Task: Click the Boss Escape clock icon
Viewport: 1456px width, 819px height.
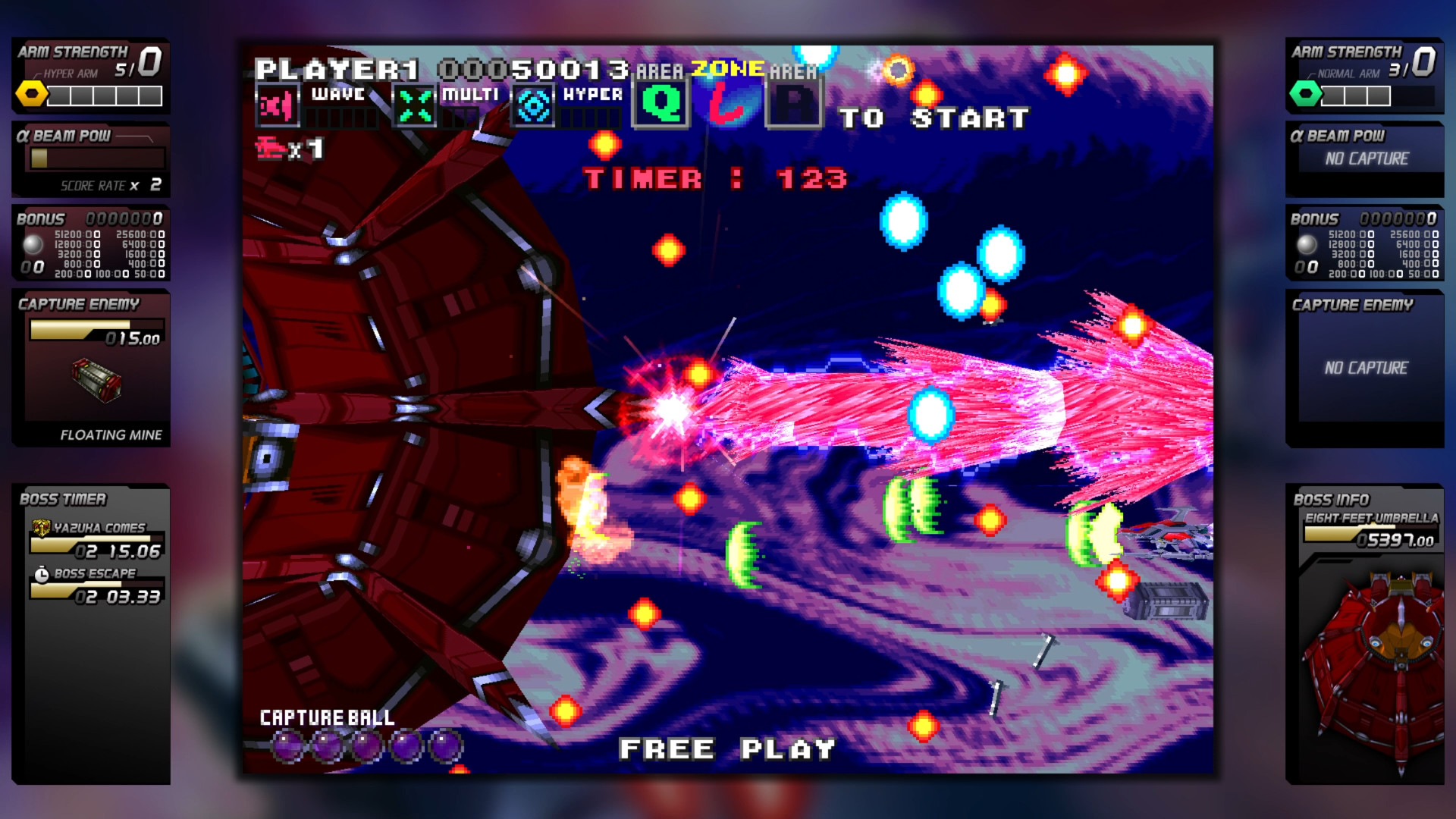Action: pyautogui.click(x=42, y=575)
